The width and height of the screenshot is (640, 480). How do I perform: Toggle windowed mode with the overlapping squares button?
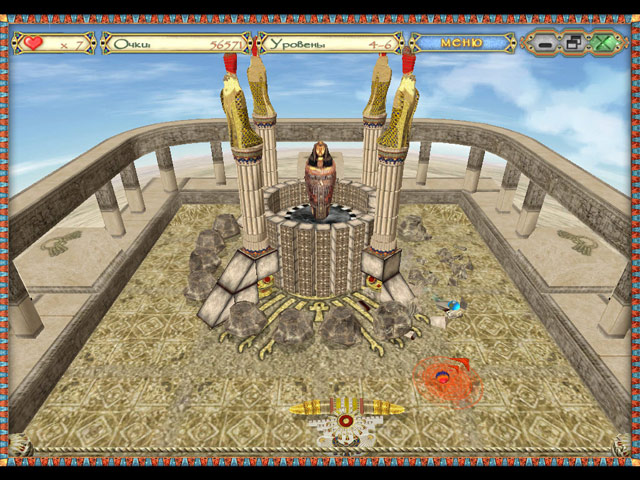[574, 43]
